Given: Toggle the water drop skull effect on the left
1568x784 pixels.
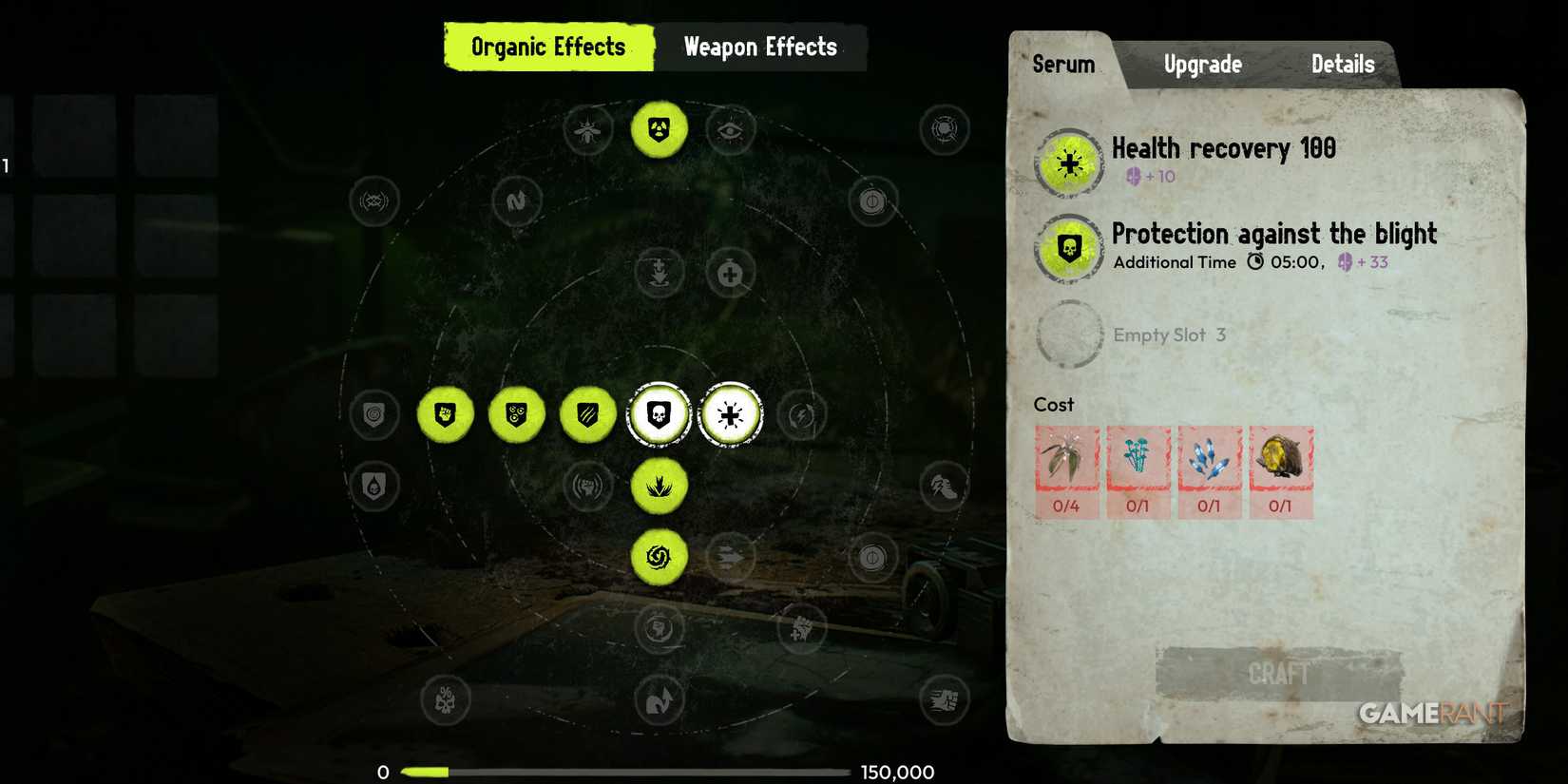Looking at the screenshot, I should 374,487.
